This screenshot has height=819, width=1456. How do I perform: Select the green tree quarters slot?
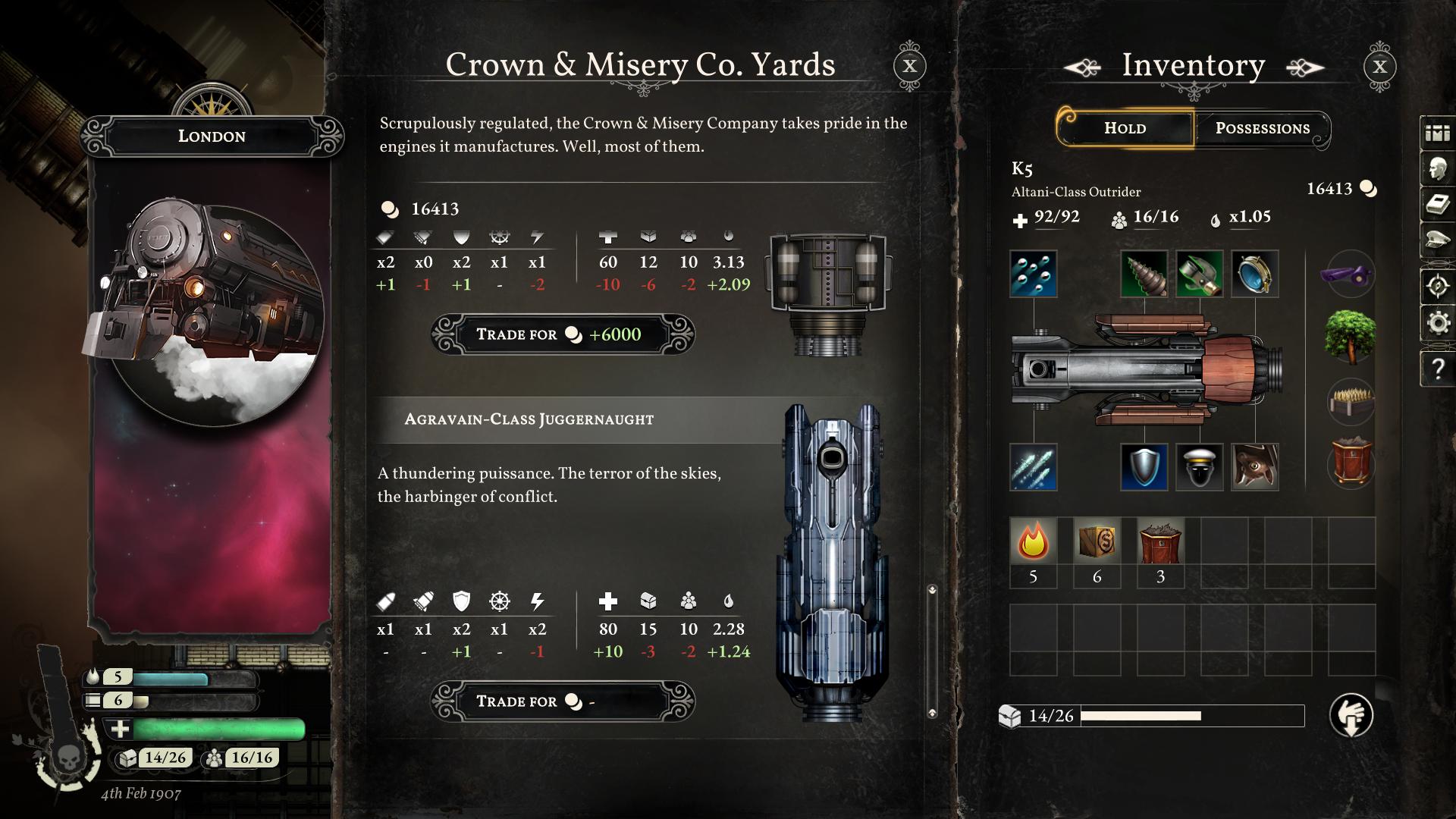[x=1351, y=337]
